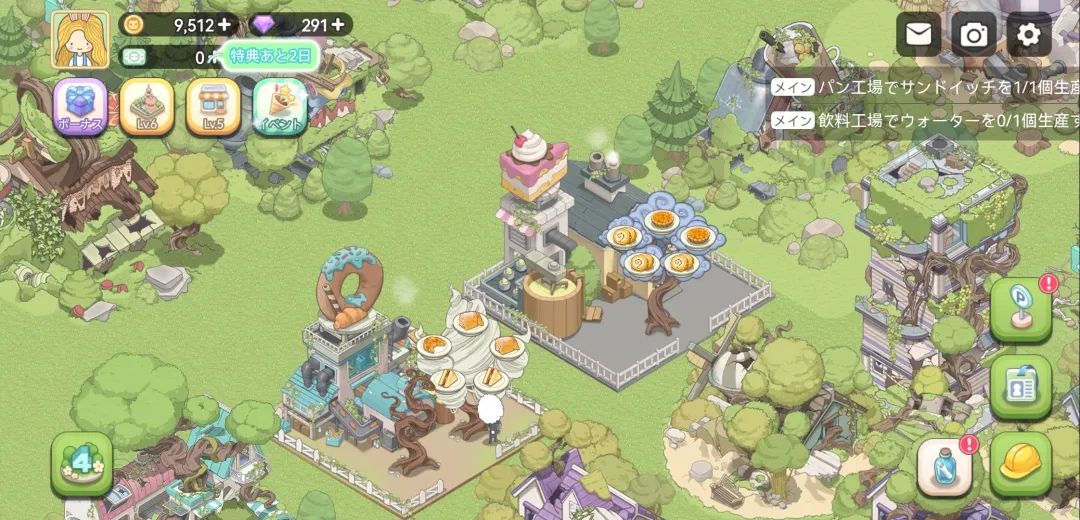The width and height of the screenshot is (1080, 520).
Task: Open the parking sign button
Action: pyautogui.click(x=1021, y=310)
